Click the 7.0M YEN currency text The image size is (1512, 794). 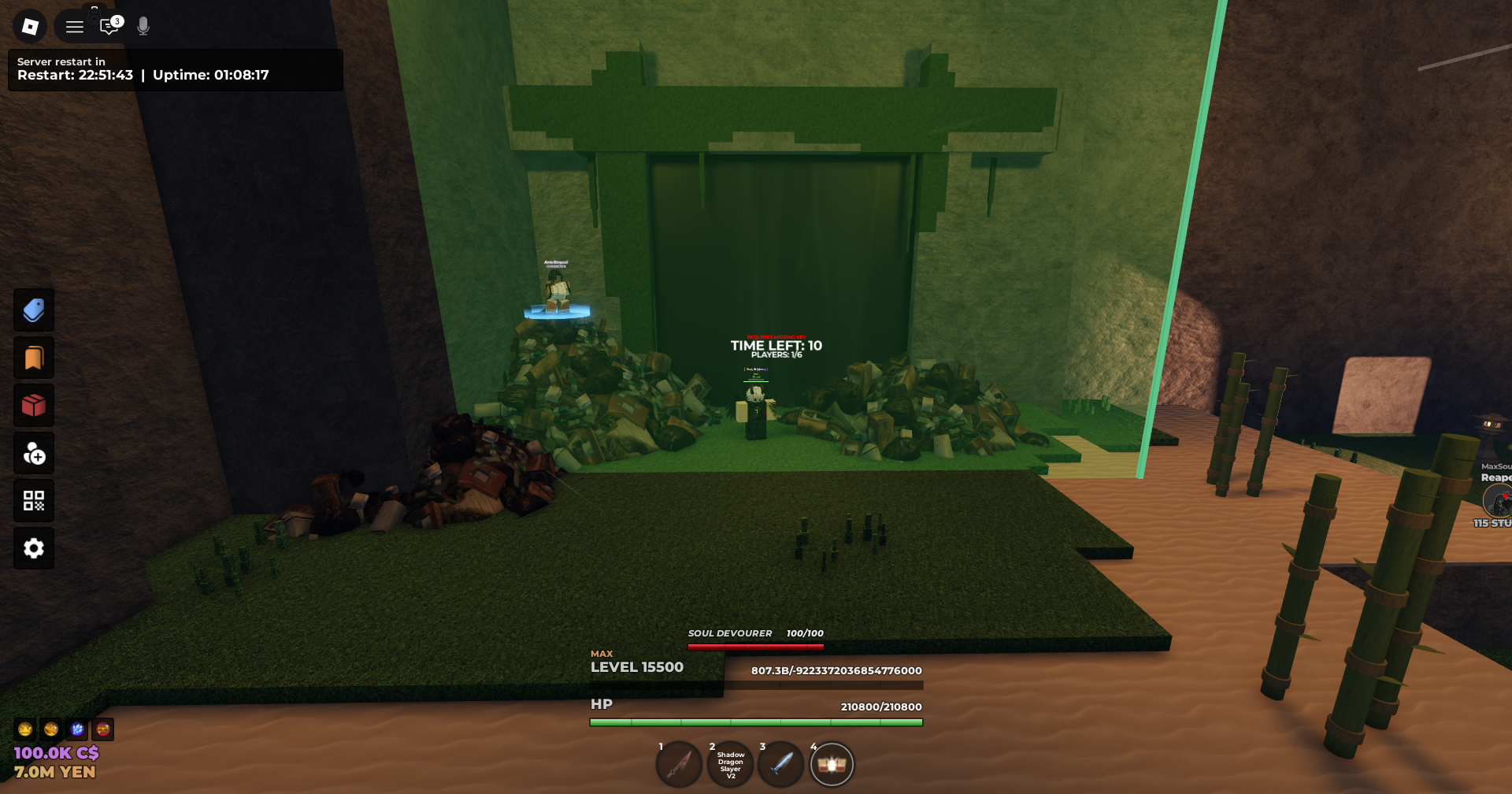click(55, 772)
